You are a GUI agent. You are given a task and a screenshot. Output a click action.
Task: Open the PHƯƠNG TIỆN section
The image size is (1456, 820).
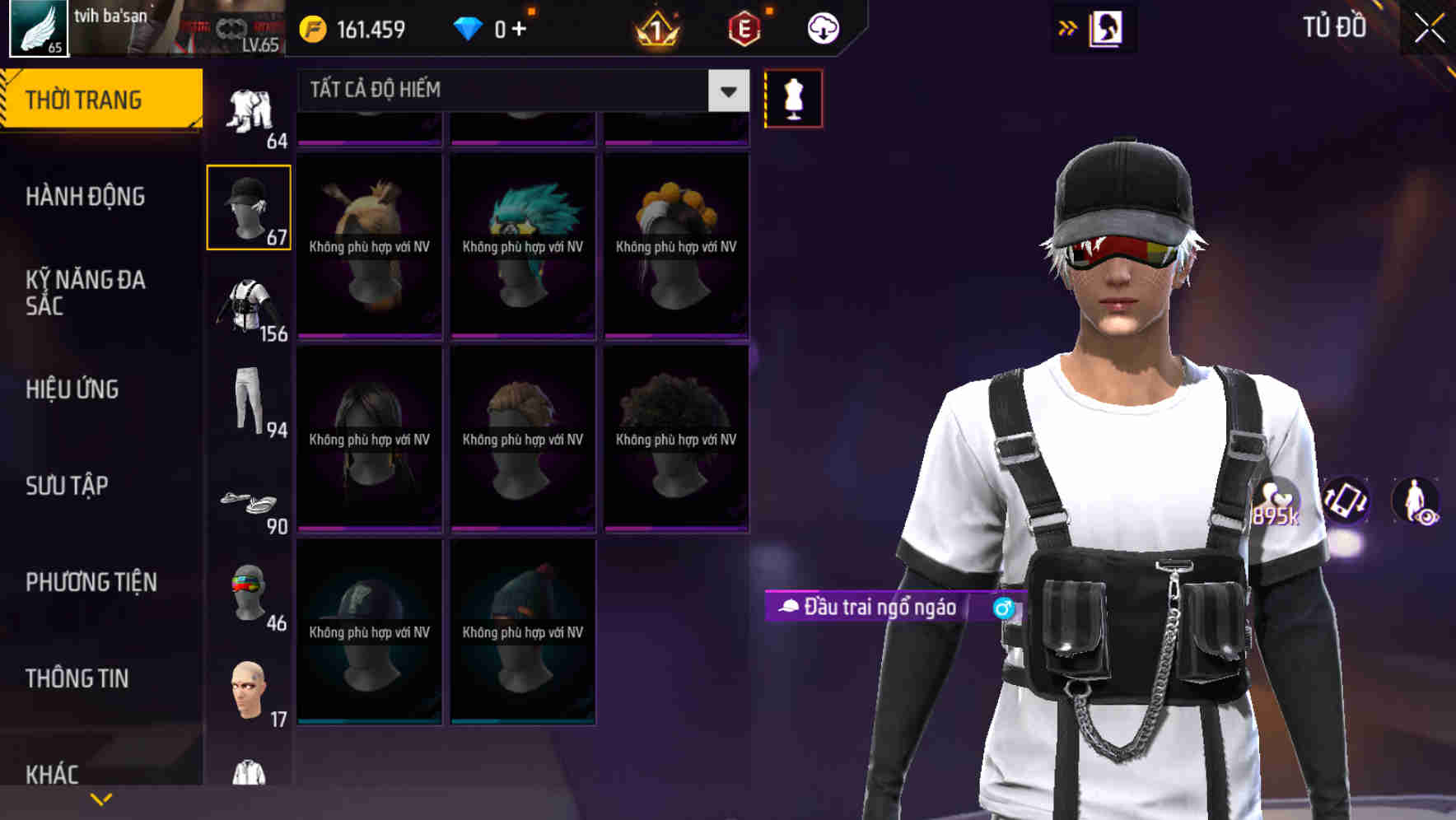tap(91, 581)
